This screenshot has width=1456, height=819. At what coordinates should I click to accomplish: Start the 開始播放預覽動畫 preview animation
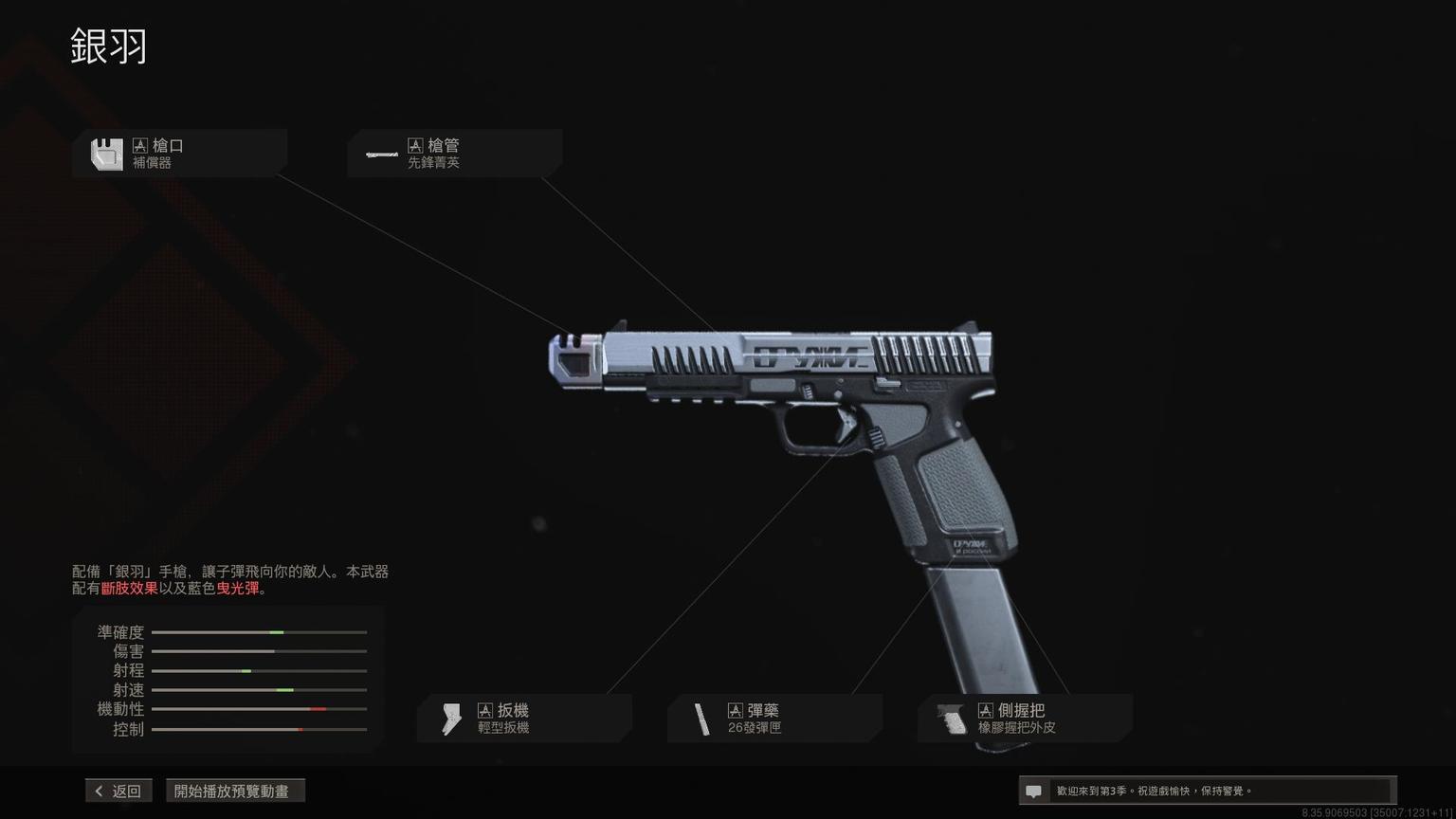235,791
